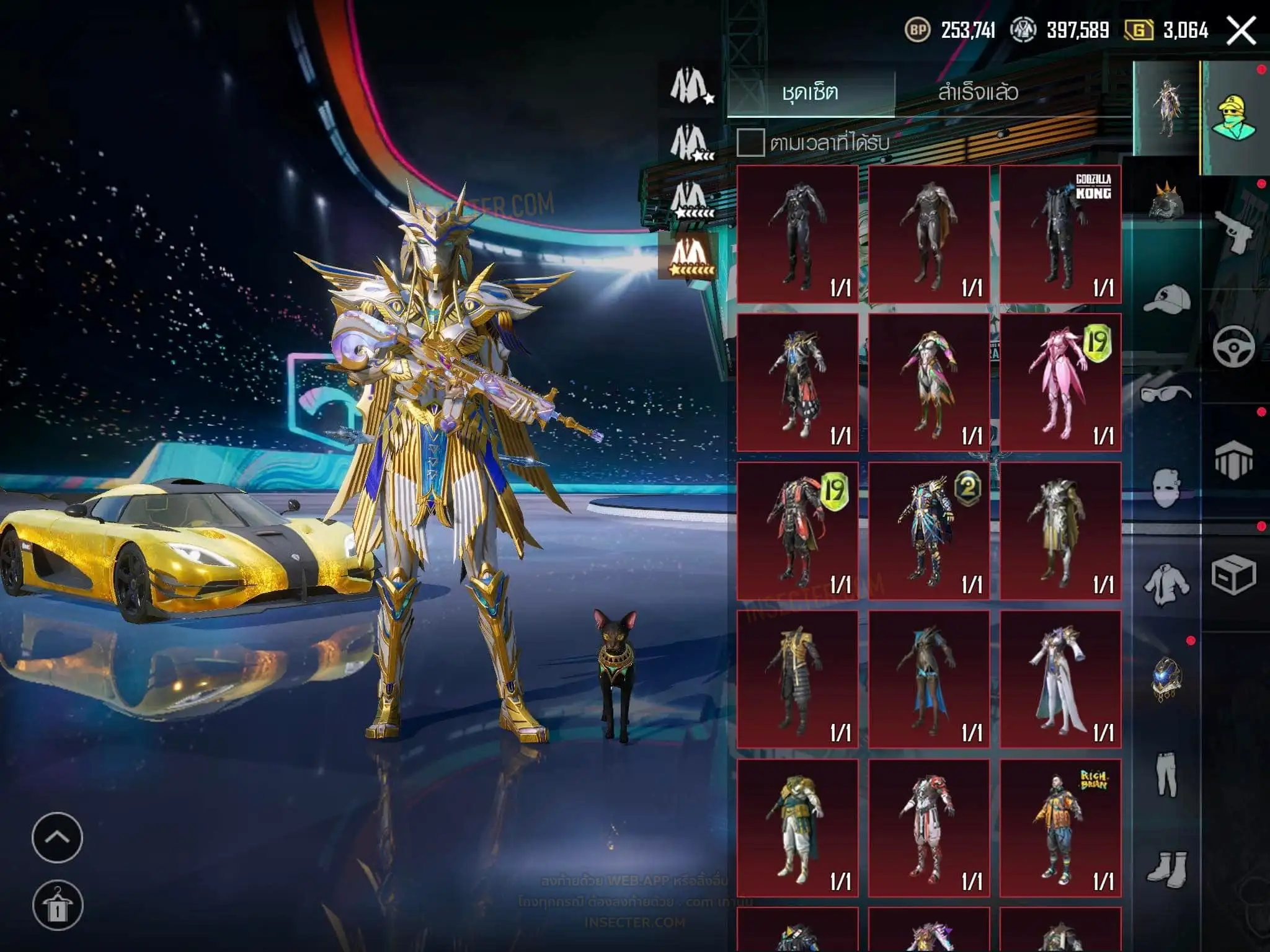Image resolution: width=1270 pixels, height=952 pixels.
Task: Open the yellow-cap avatar category
Action: tap(1234, 118)
